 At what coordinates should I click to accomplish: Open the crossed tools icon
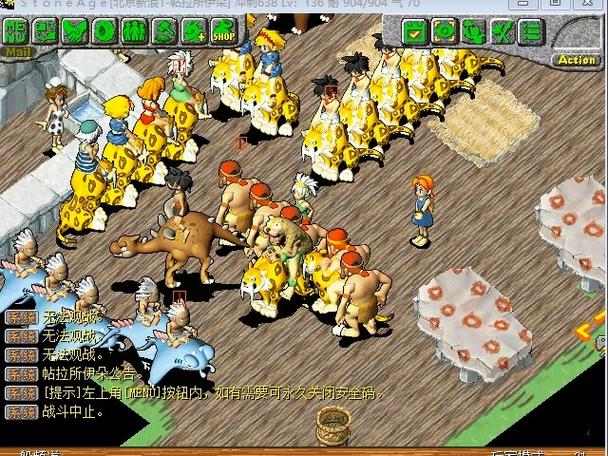(x=502, y=31)
